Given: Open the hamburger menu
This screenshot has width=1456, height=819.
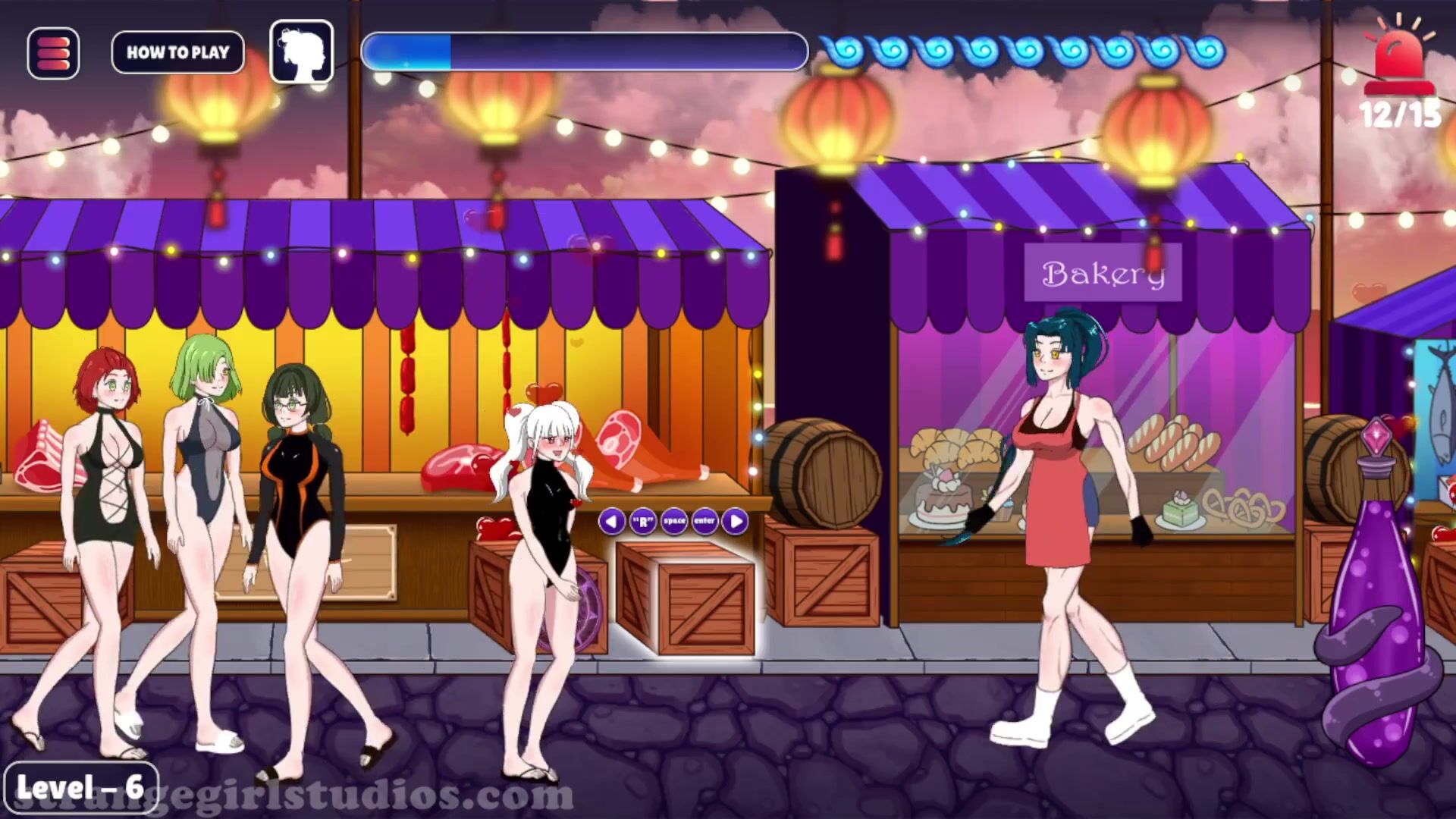Looking at the screenshot, I should (x=53, y=53).
